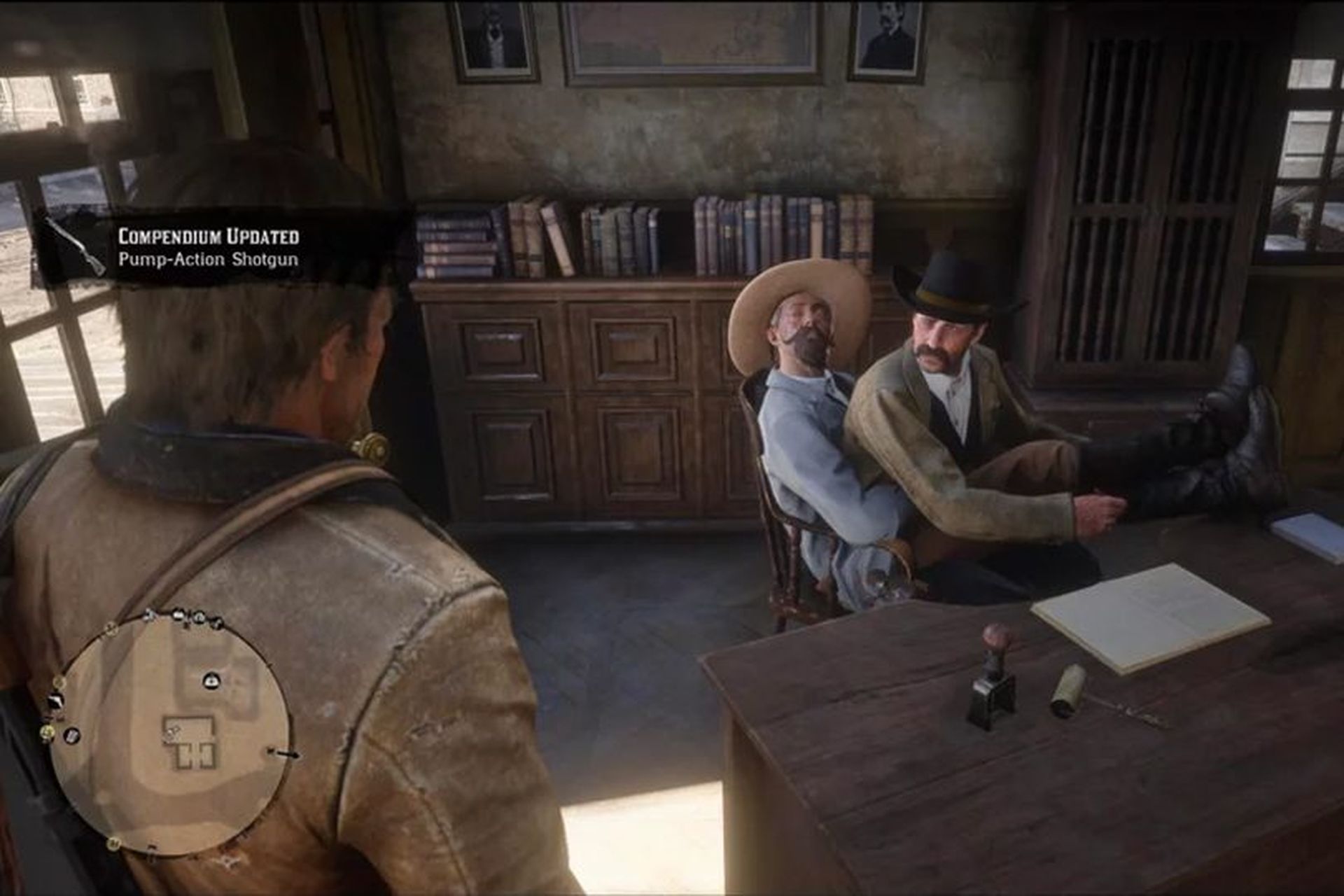Select the white hat icon on the minimap

210,680
